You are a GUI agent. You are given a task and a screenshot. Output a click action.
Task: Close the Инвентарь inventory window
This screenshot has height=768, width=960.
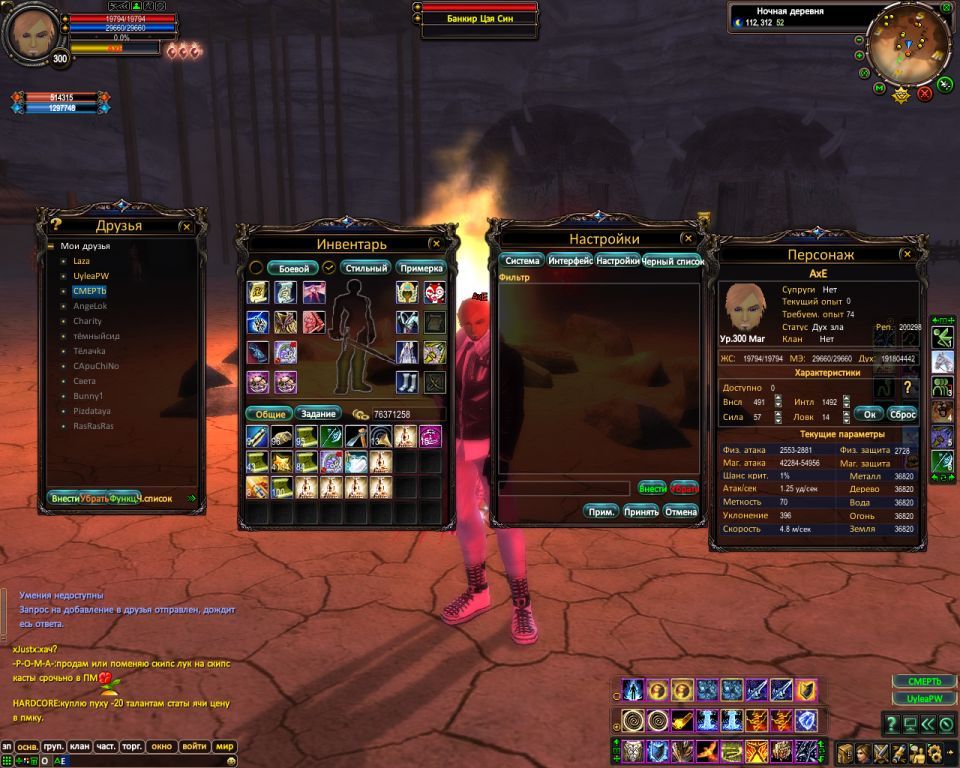pos(436,243)
